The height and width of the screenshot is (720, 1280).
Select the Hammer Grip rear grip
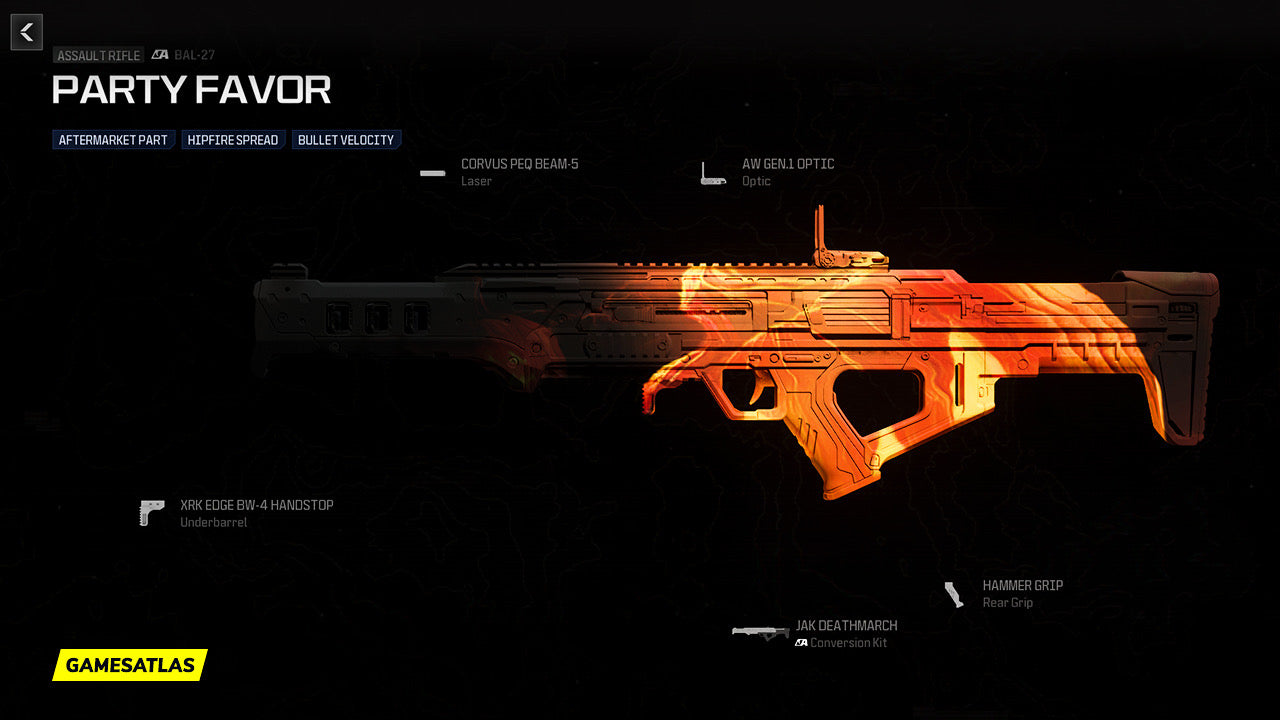(1022, 586)
